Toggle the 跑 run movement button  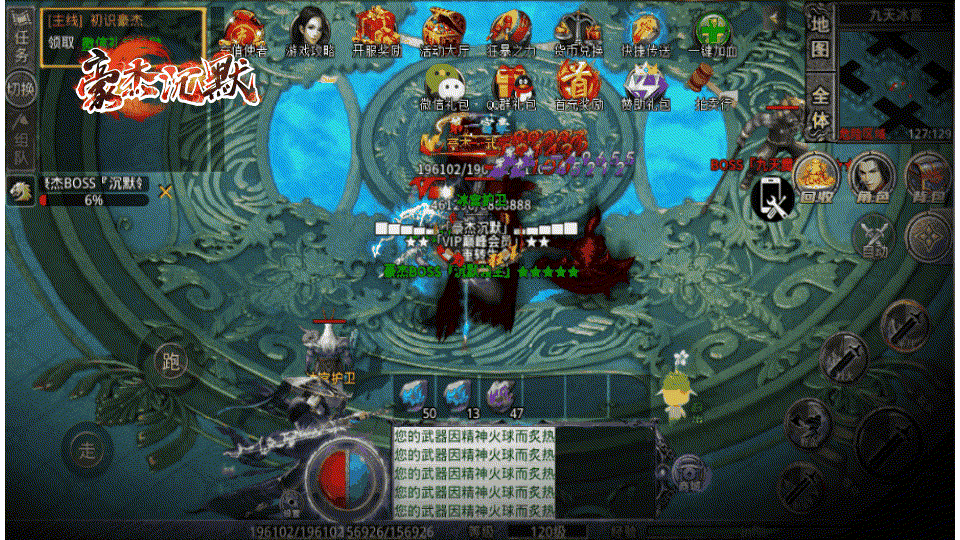pyautogui.click(x=170, y=362)
